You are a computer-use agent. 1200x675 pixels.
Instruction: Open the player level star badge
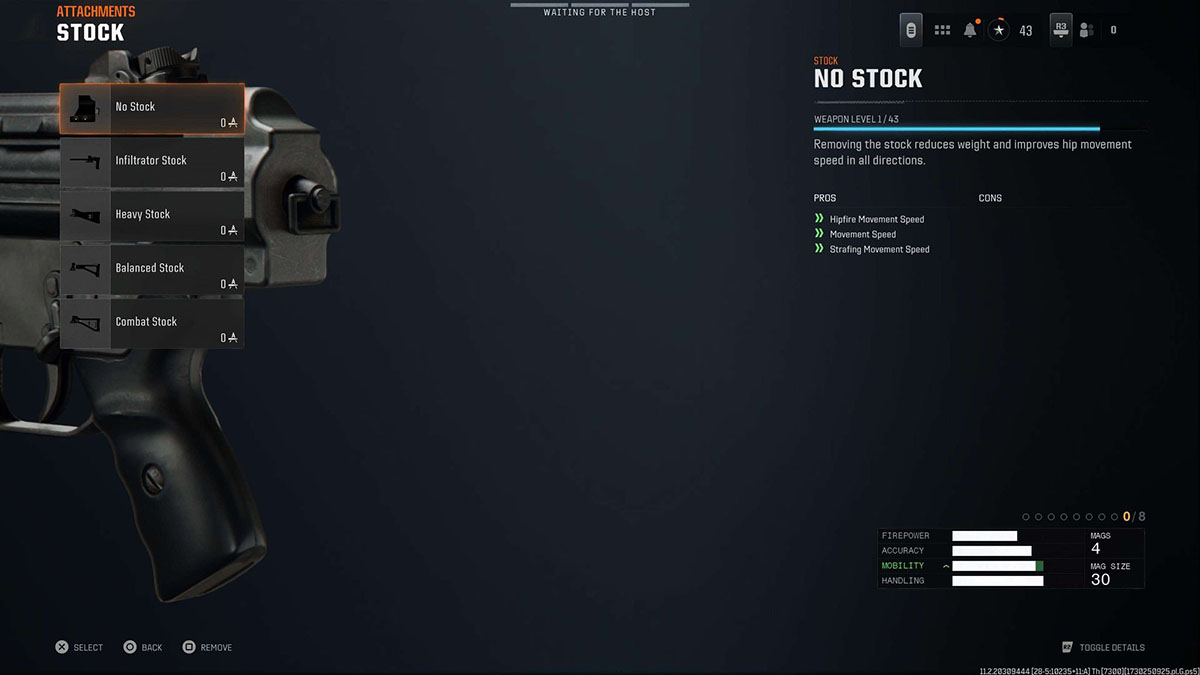click(x=999, y=30)
